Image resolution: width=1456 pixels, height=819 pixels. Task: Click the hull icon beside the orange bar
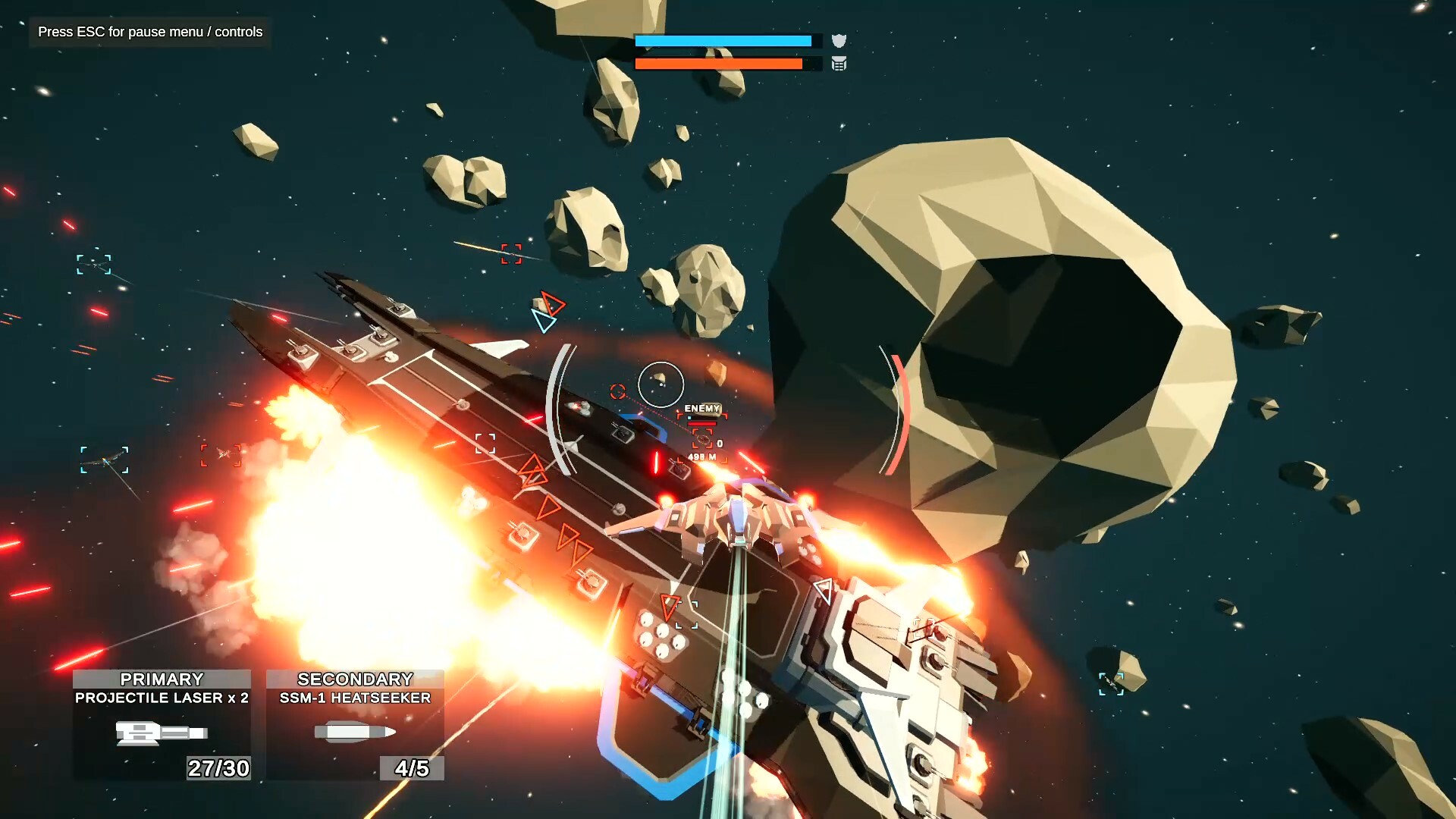tap(839, 64)
